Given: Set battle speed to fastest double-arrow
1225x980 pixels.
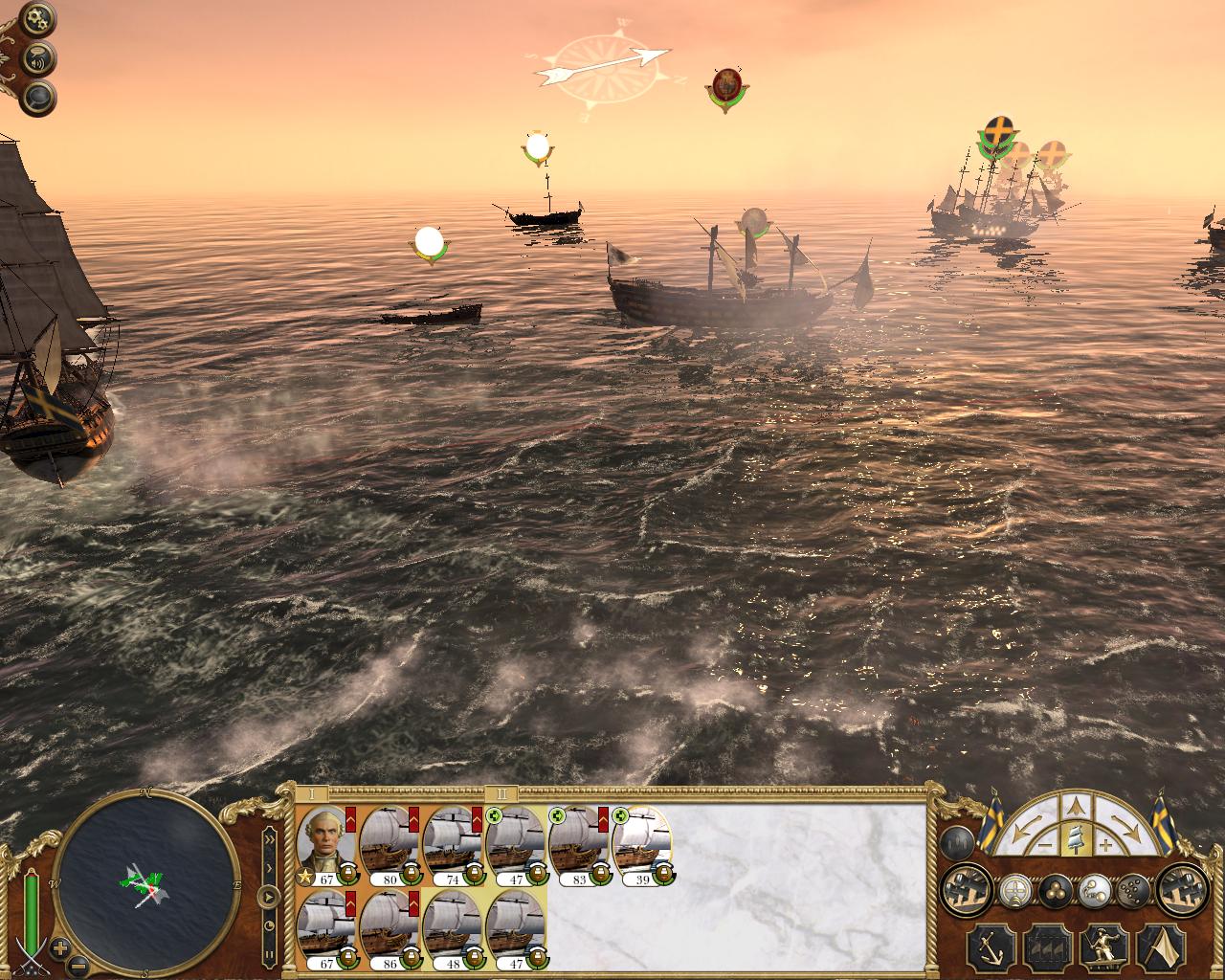Looking at the screenshot, I should [x=269, y=839].
